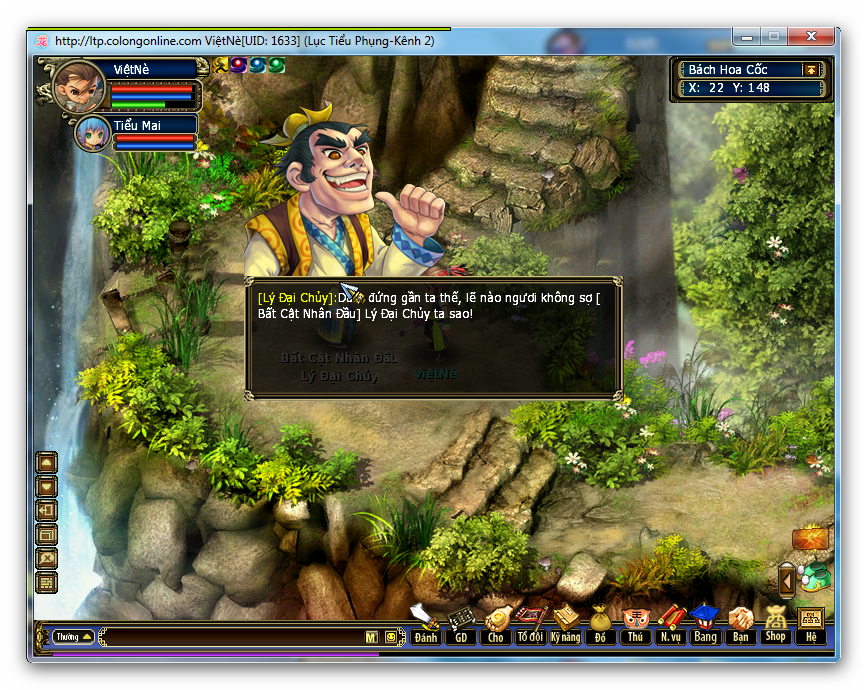The image size is (868, 690).
Task: Click the Cho give button
Action: point(496,625)
